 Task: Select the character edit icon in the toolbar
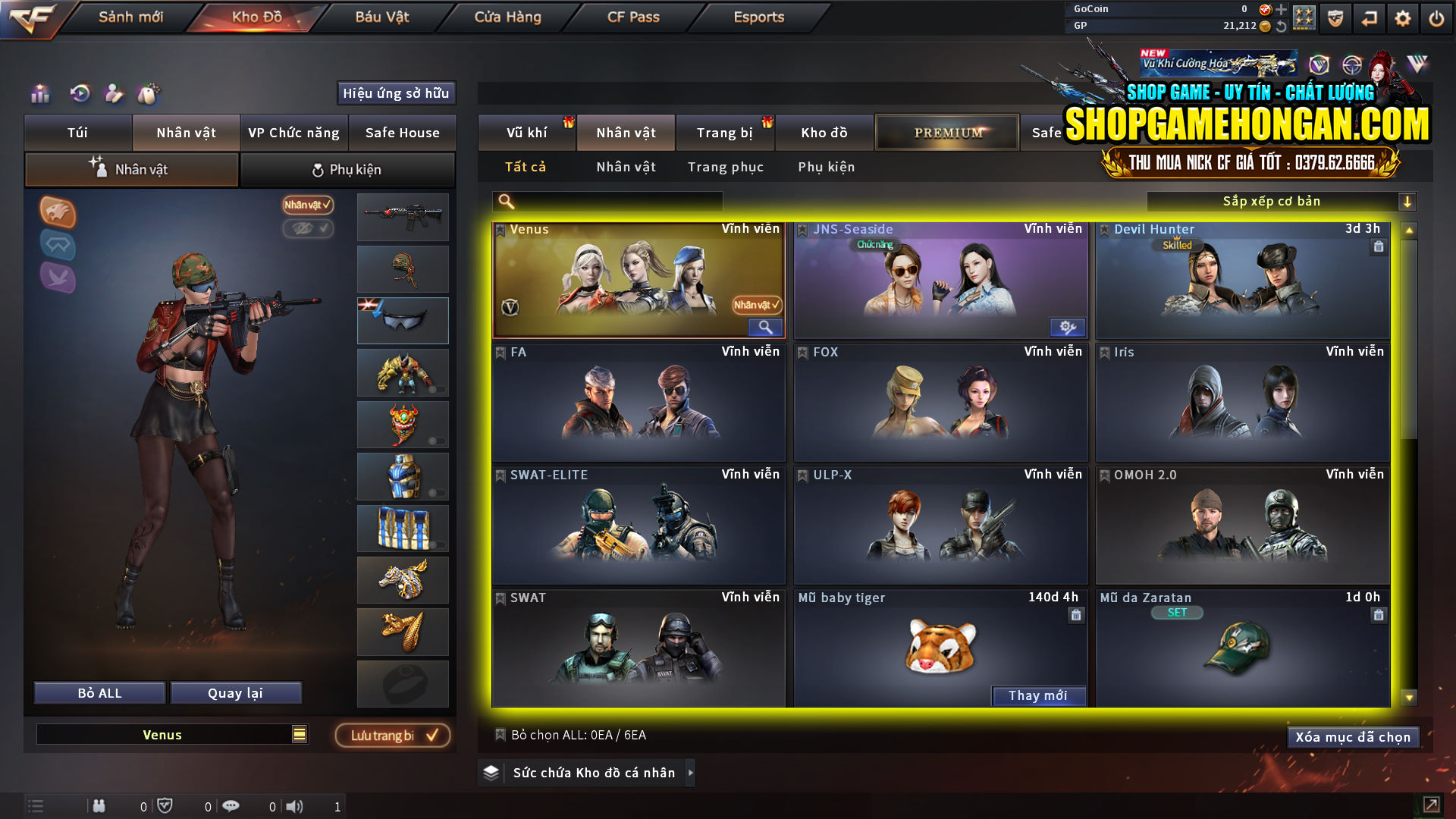(114, 94)
